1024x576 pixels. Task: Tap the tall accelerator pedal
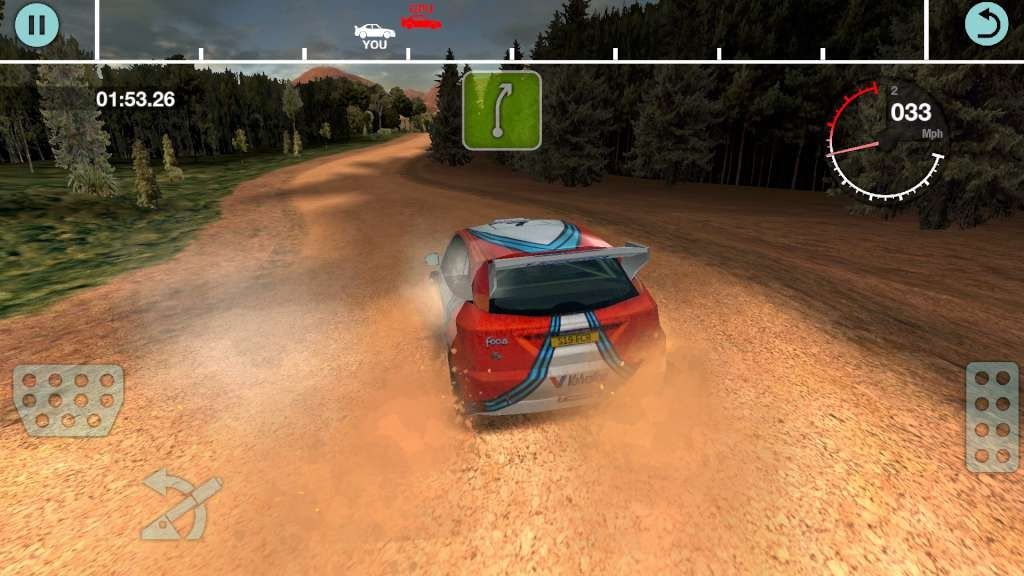pyautogui.click(x=992, y=416)
